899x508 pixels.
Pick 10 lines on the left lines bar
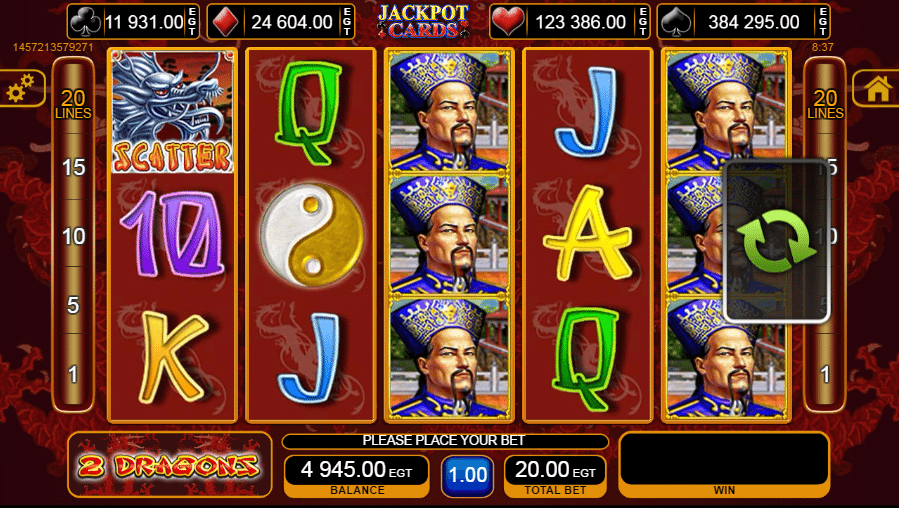[73, 236]
